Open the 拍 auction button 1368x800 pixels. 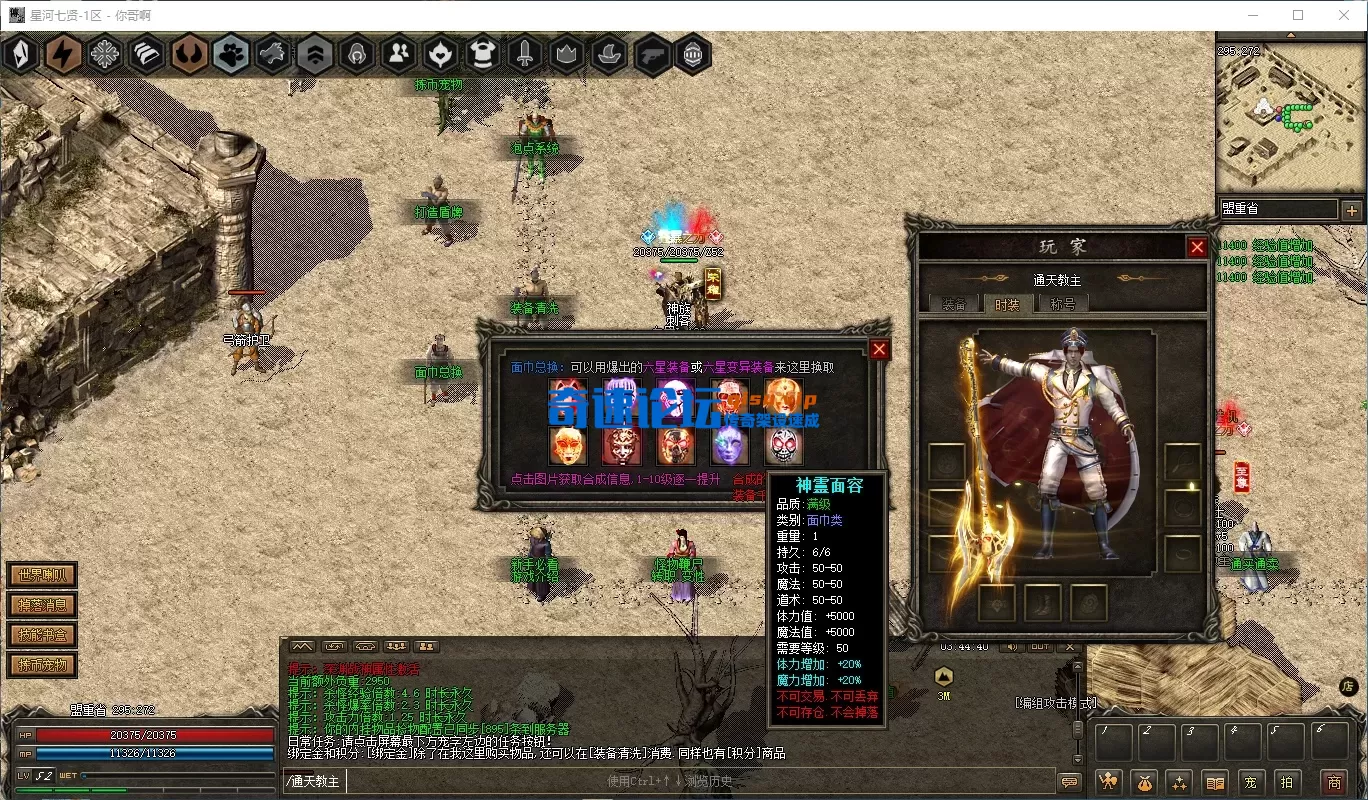[x=1286, y=782]
